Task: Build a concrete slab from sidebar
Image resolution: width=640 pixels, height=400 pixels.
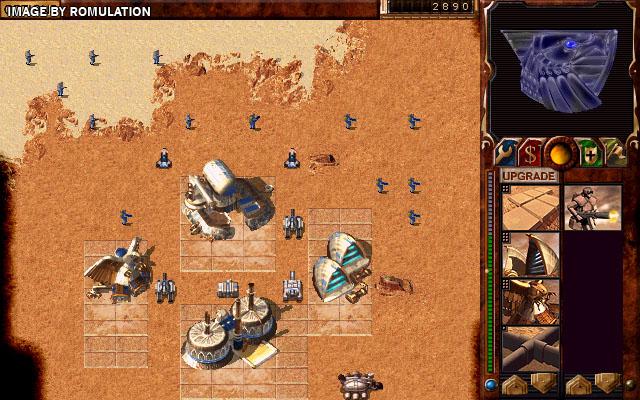Action: click(x=531, y=207)
